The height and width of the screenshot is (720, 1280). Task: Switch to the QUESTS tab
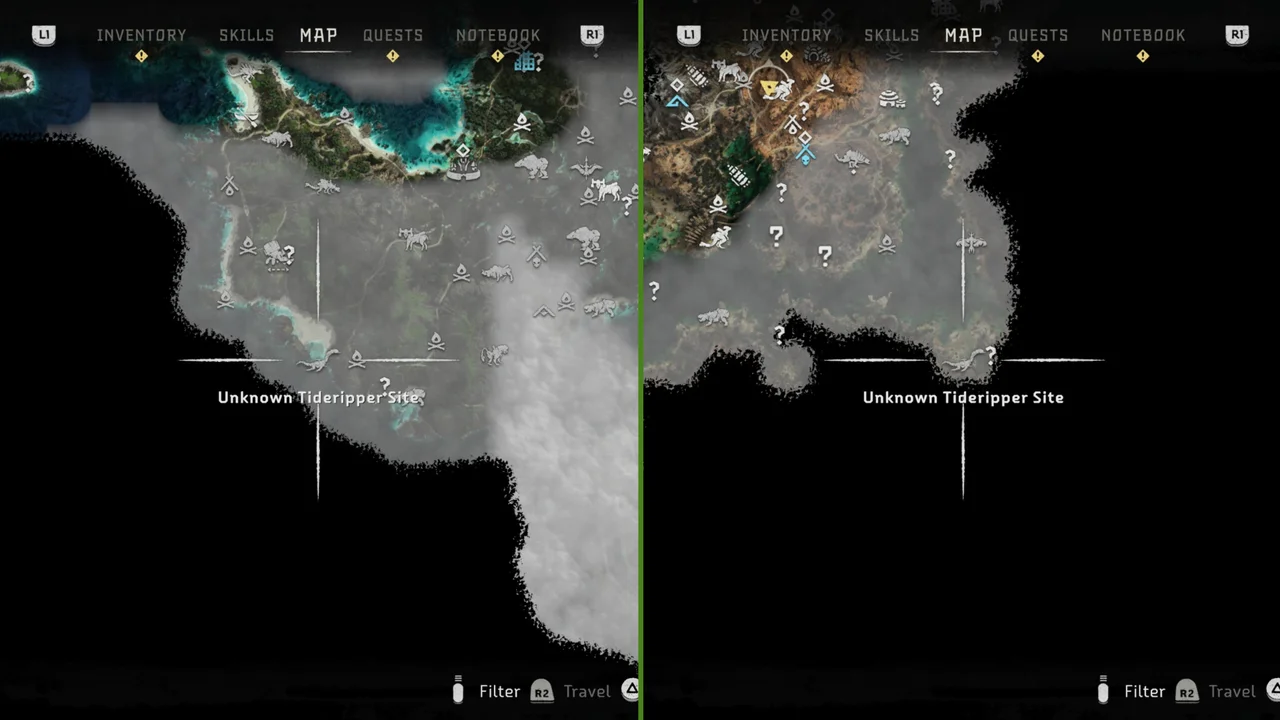pos(393,35)
